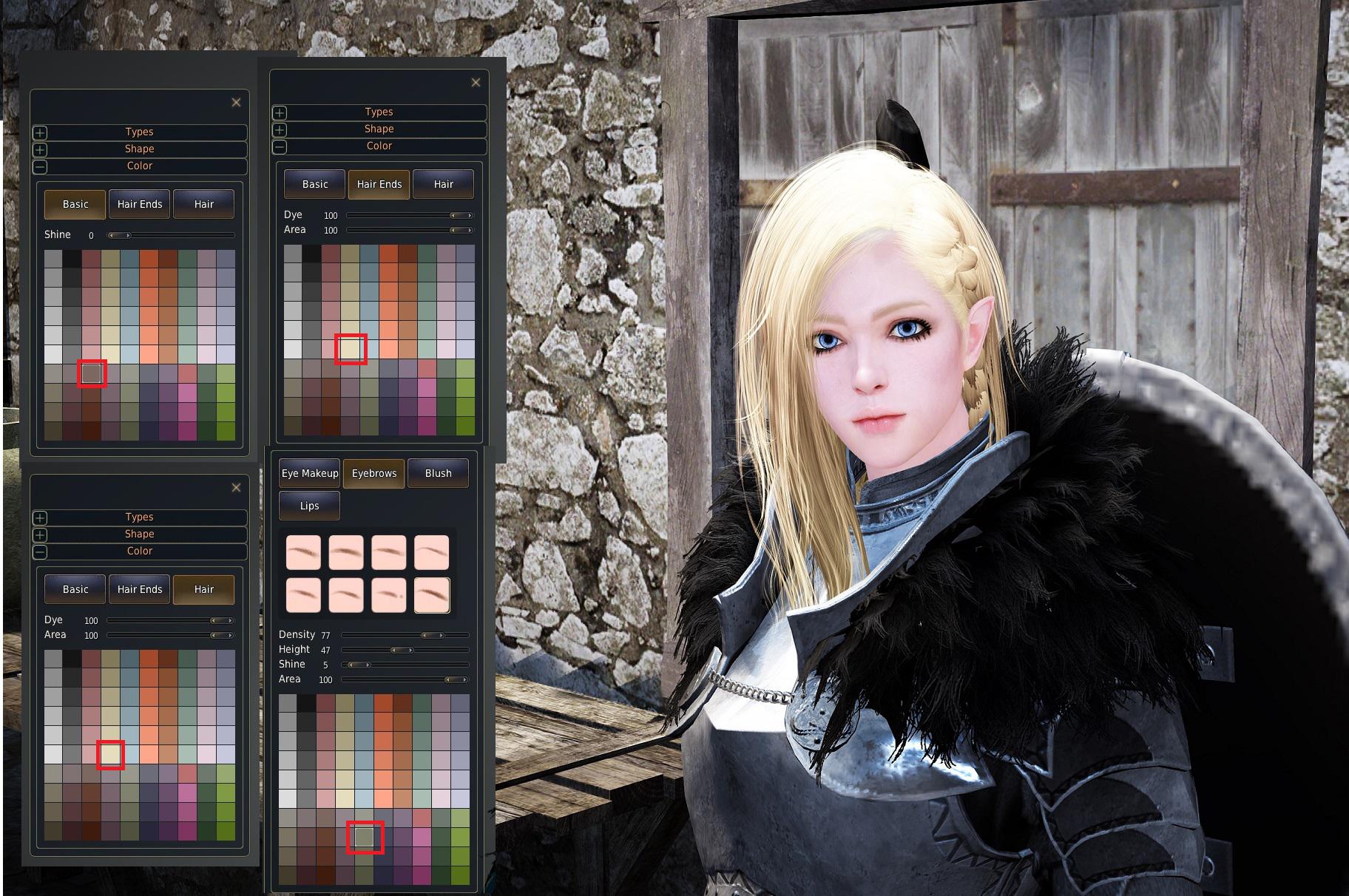
Task: Select the first eyebrow style thumbnail
Action: (x=303, y=552)
